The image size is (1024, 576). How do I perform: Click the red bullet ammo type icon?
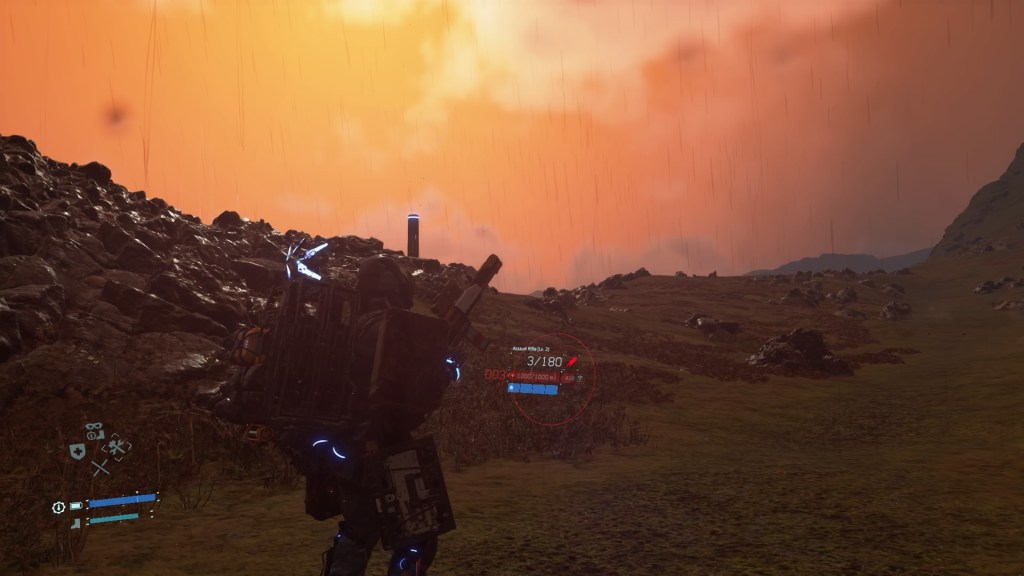573,361
